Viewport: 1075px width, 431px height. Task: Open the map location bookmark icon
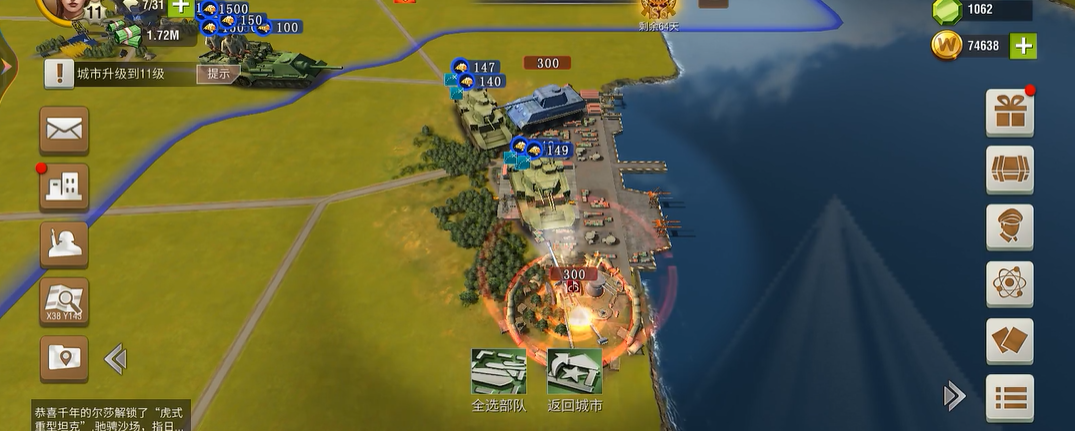tap(64, 358)
